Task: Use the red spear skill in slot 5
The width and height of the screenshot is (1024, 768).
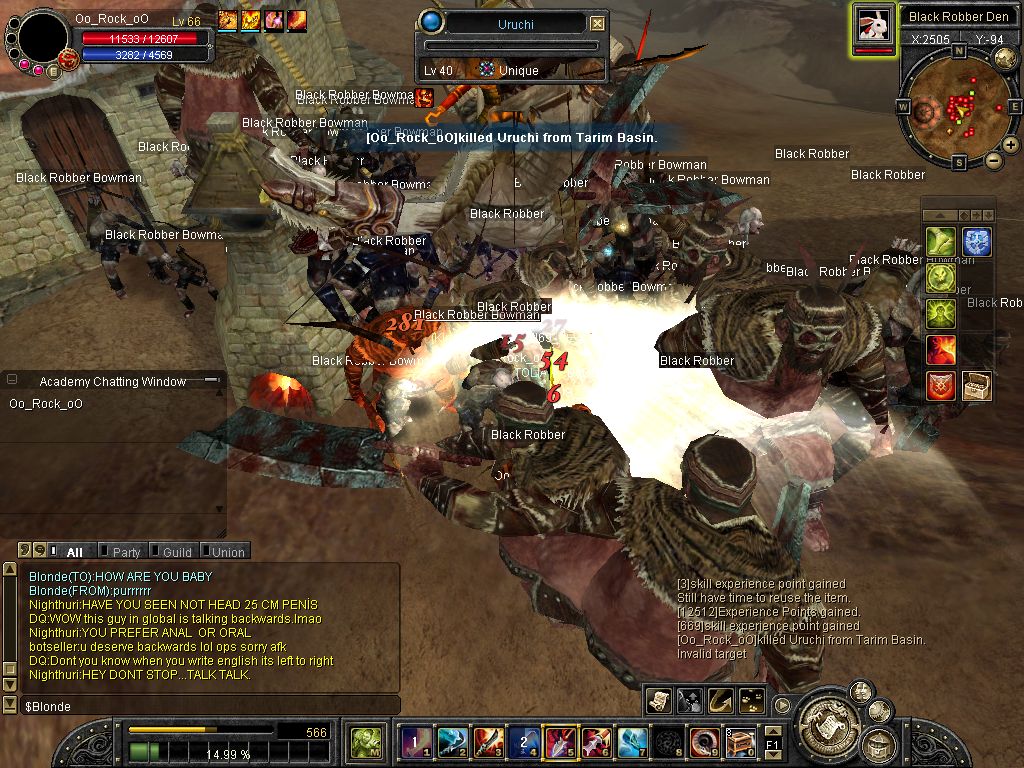Action: 560,741
